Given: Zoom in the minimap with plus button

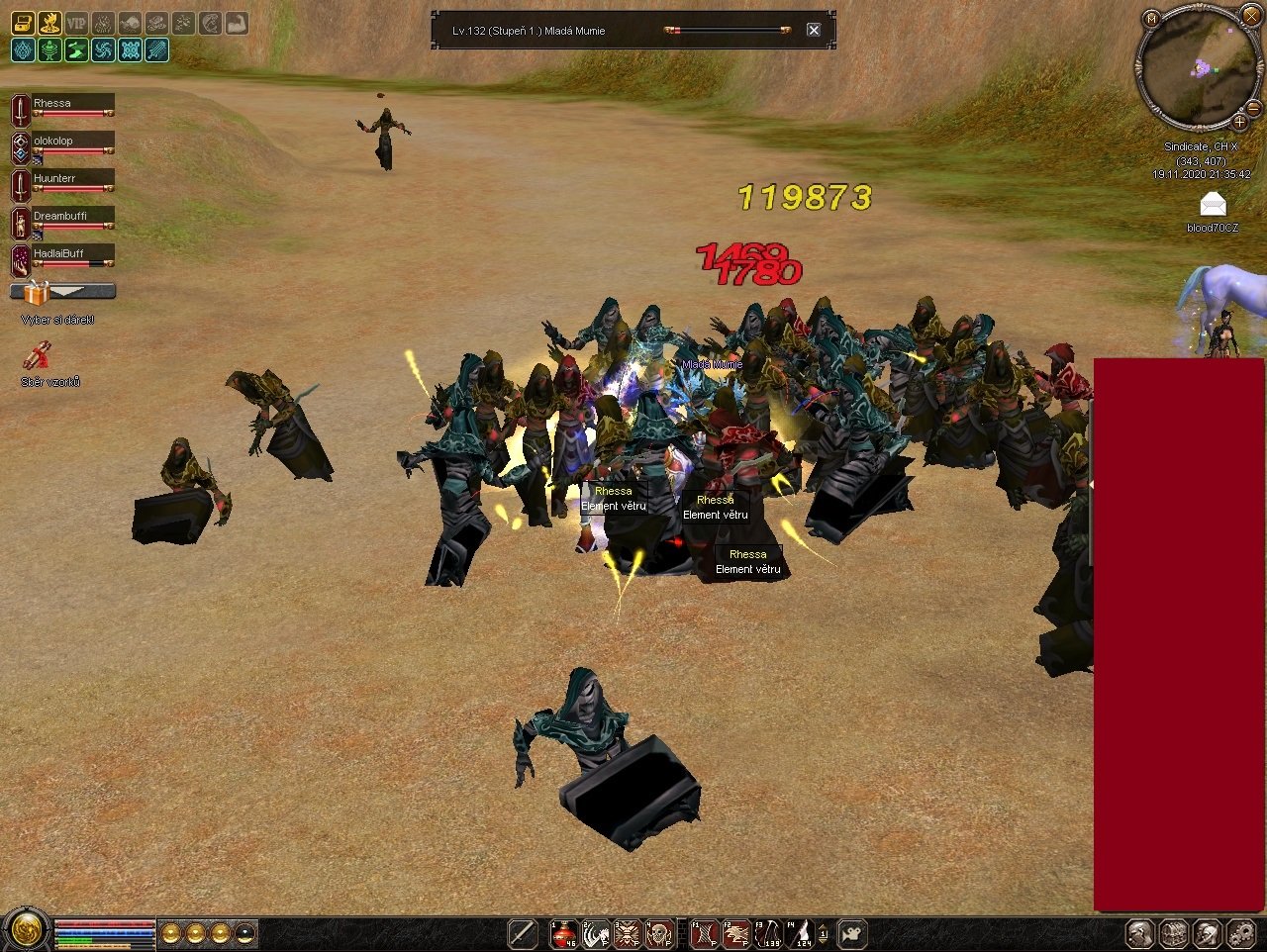Looking at the screenshot, I should 1238,123.
